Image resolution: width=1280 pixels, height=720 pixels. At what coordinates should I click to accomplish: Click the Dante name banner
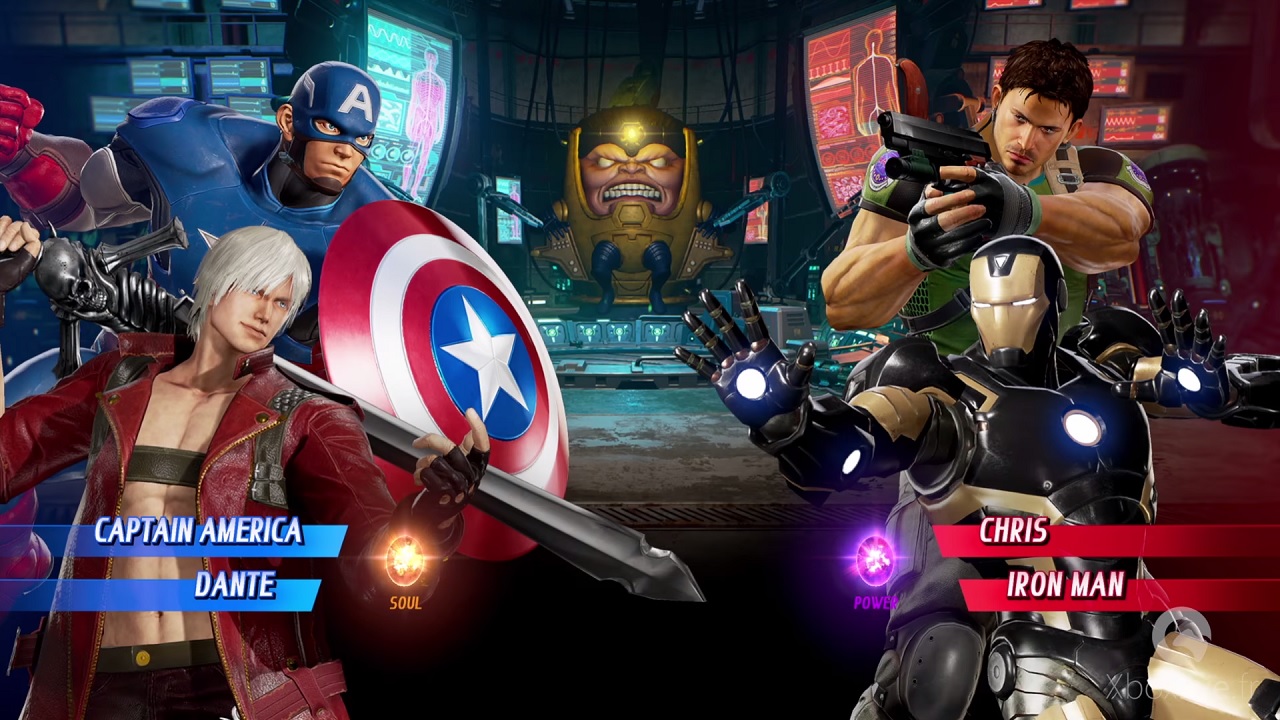coord(234,586)
